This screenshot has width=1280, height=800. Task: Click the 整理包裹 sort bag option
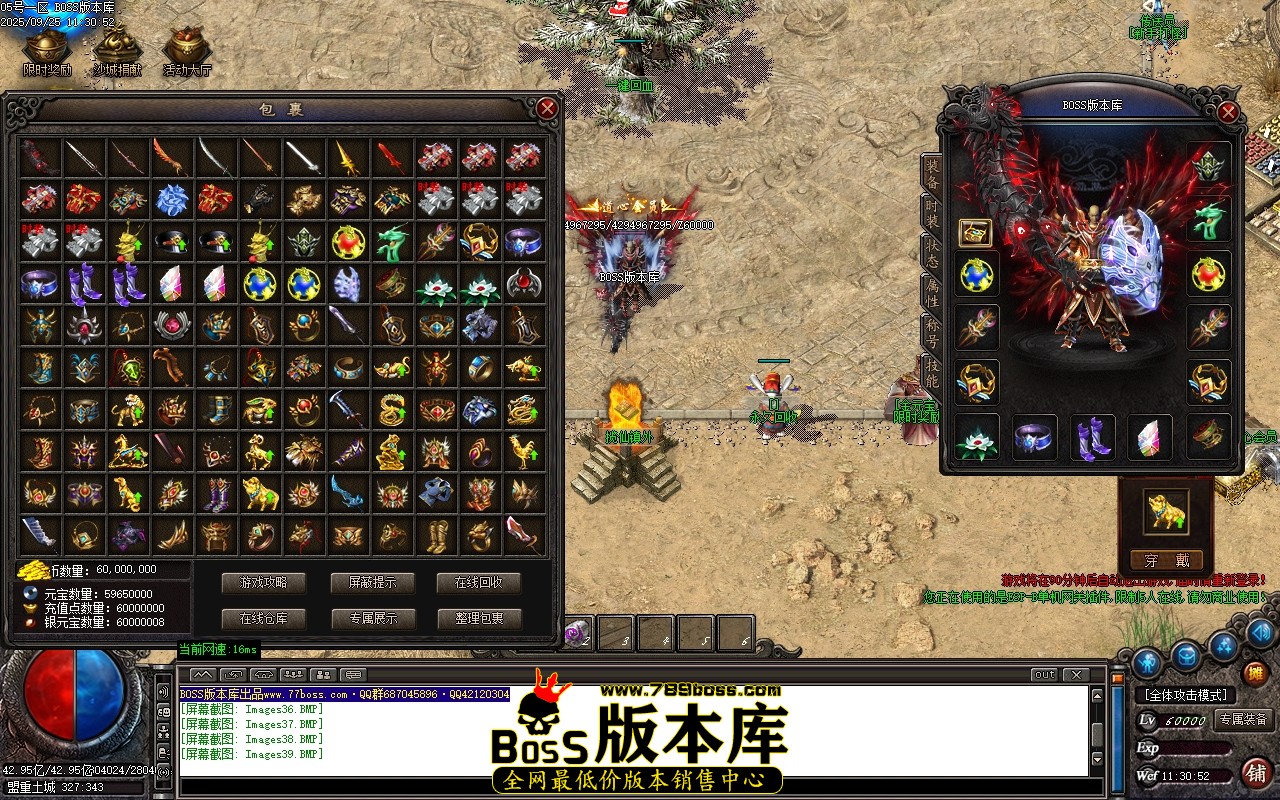(x=482, y=619)
